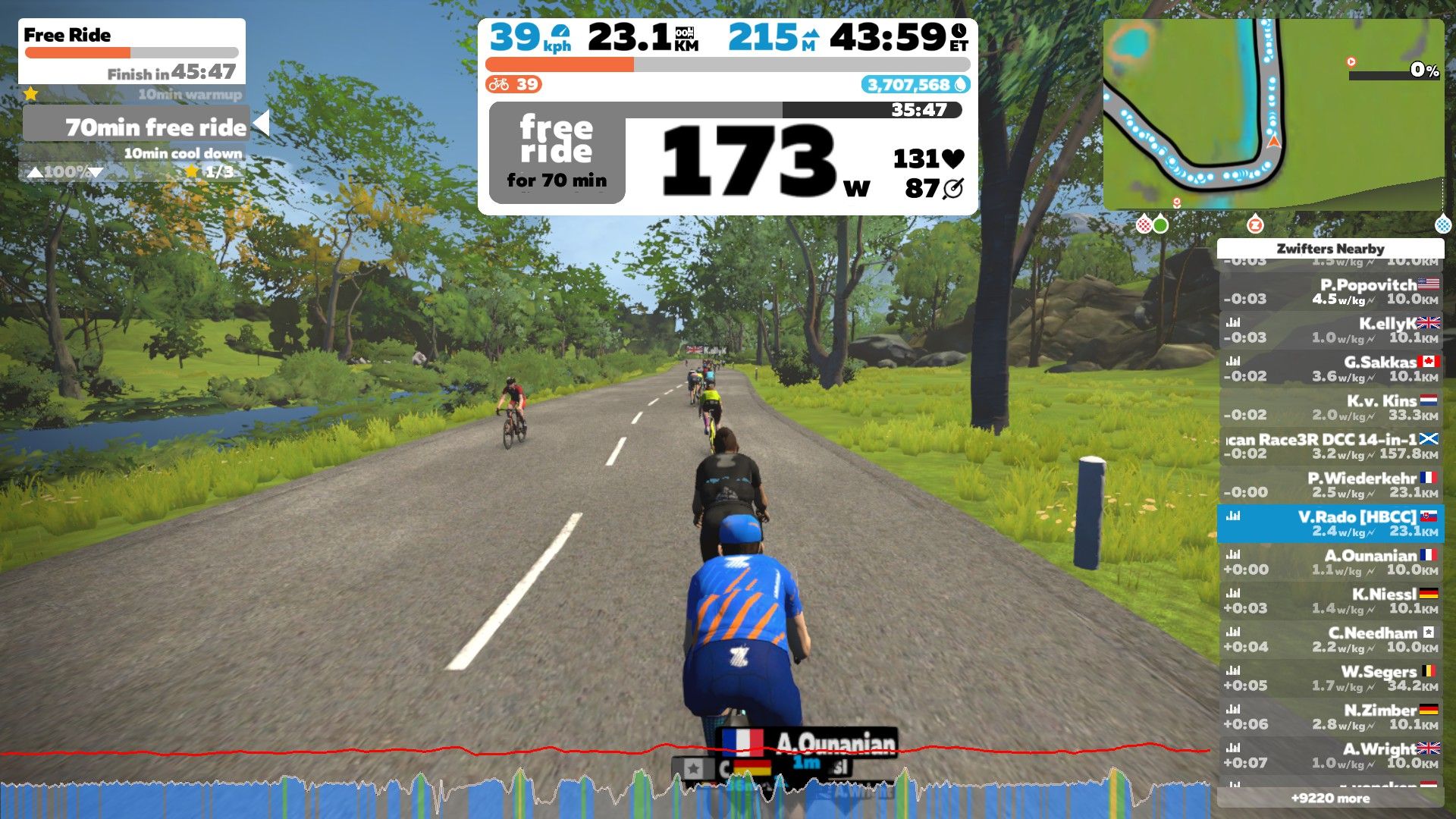The image size is (1456, 819).
Task: Open the minimap in the corner
Action: pyautogui.click(x=1272, y=114)
